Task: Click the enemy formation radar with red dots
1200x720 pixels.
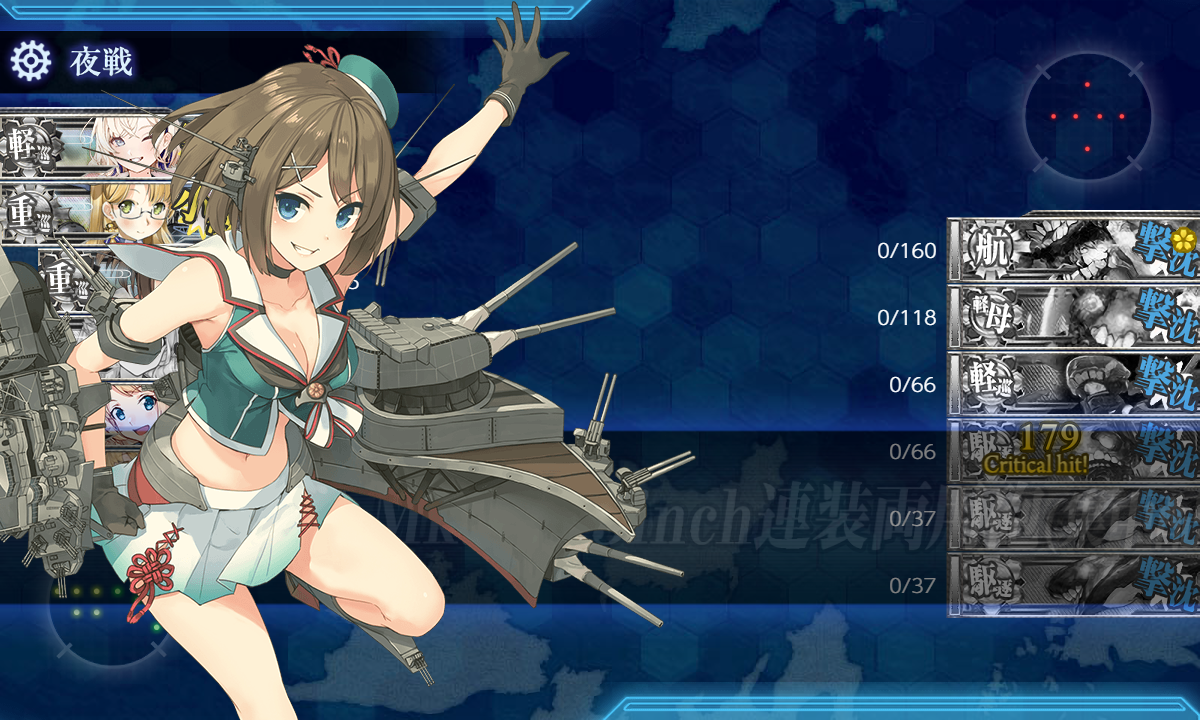Action: 1087,117
